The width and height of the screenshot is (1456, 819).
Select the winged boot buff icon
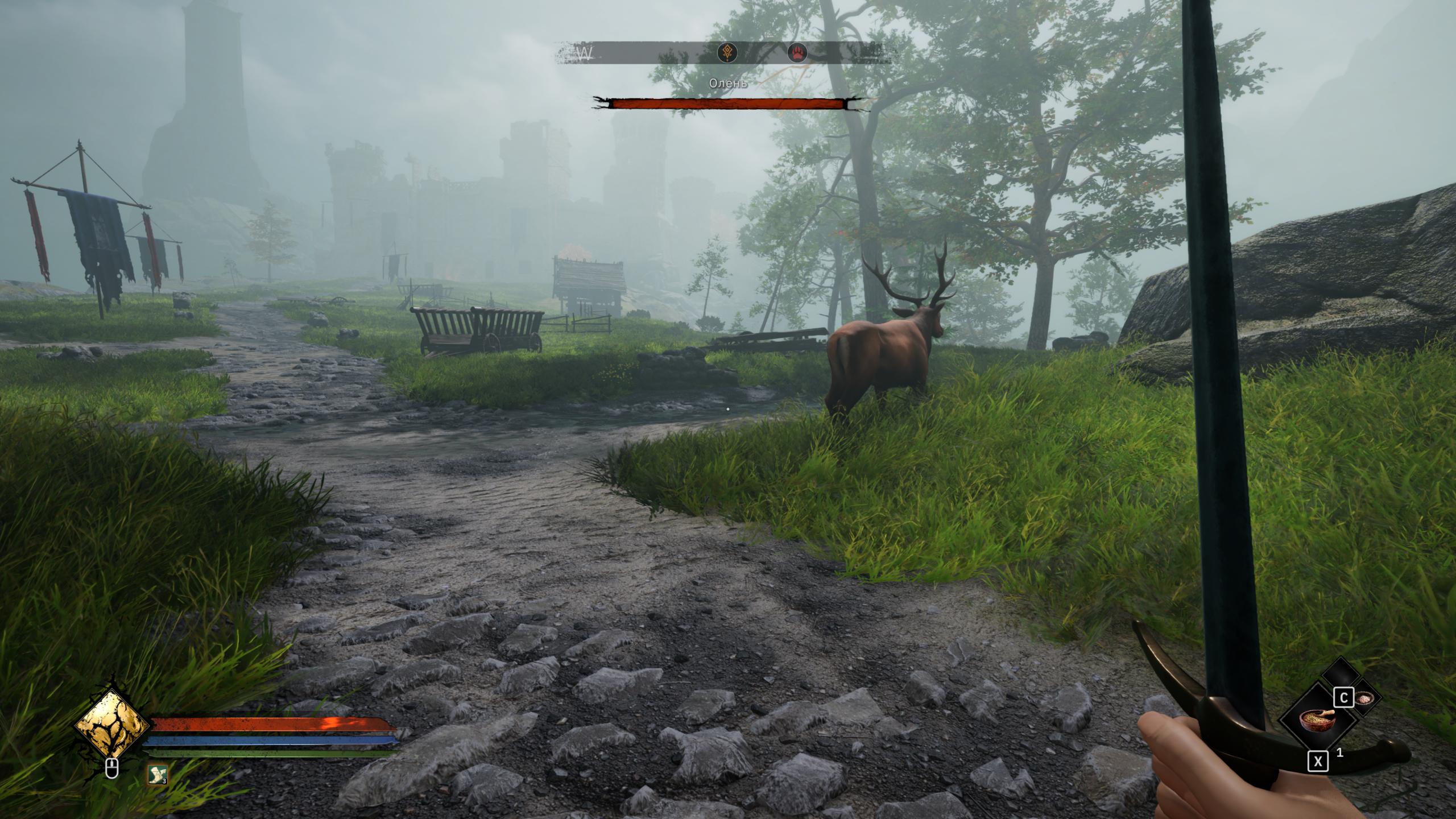click(158, 773)
